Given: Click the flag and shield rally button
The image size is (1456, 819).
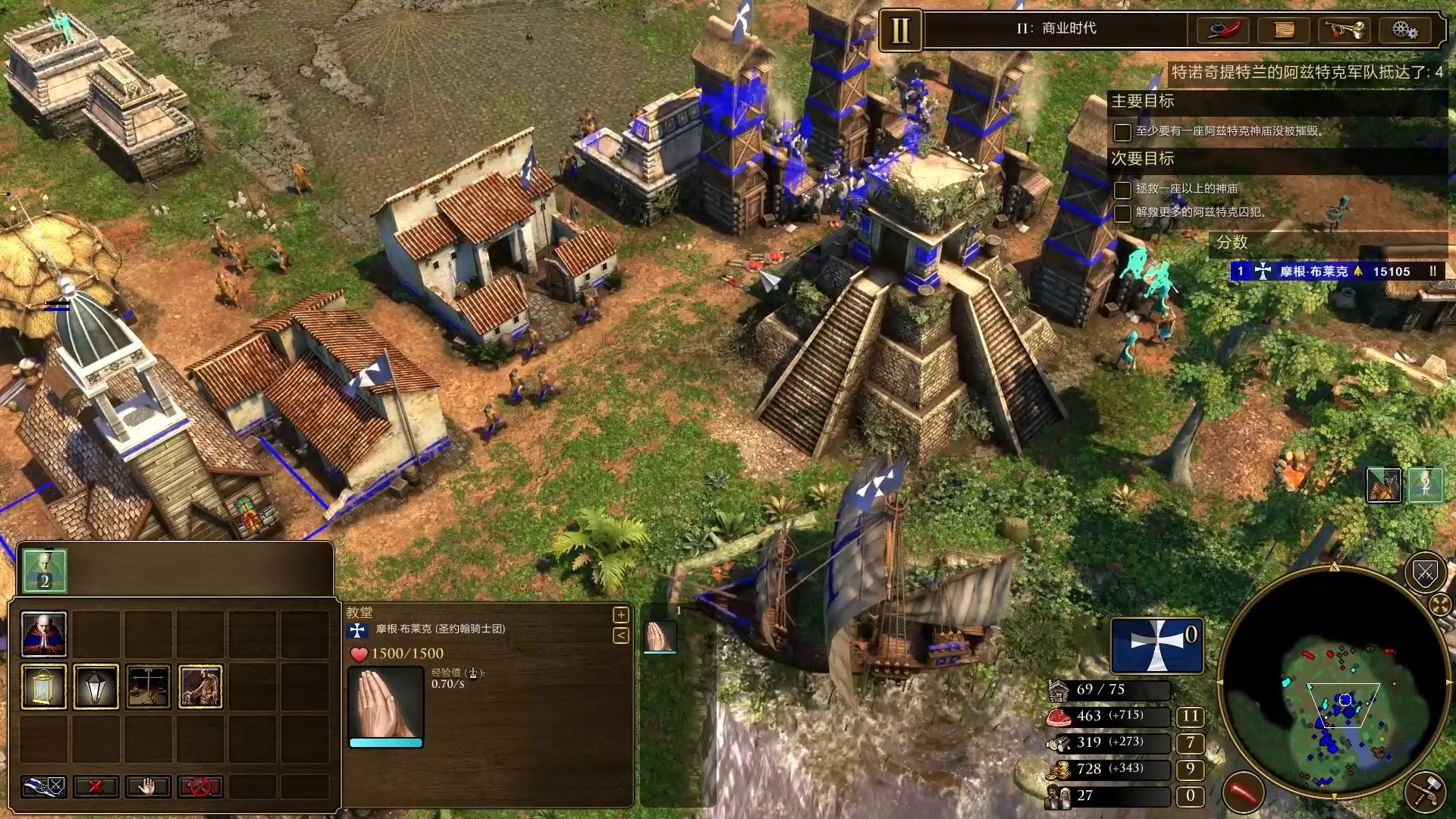Looking at the screenshot, I should tap(44, 786).
